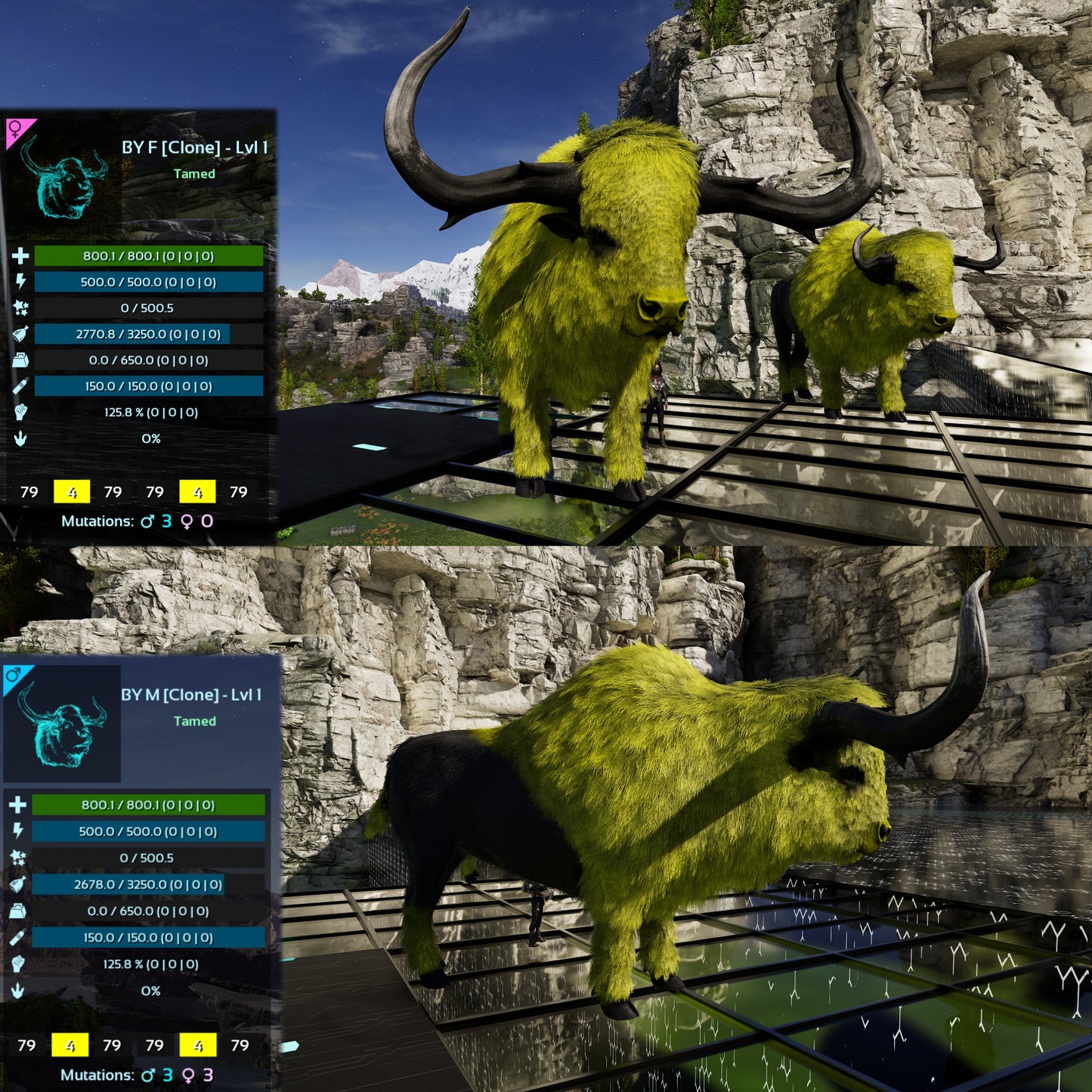Click the BY M [Clone] - Lvl 1 name
Screen dimensions: 1092x1092
[x=191, y=694]
